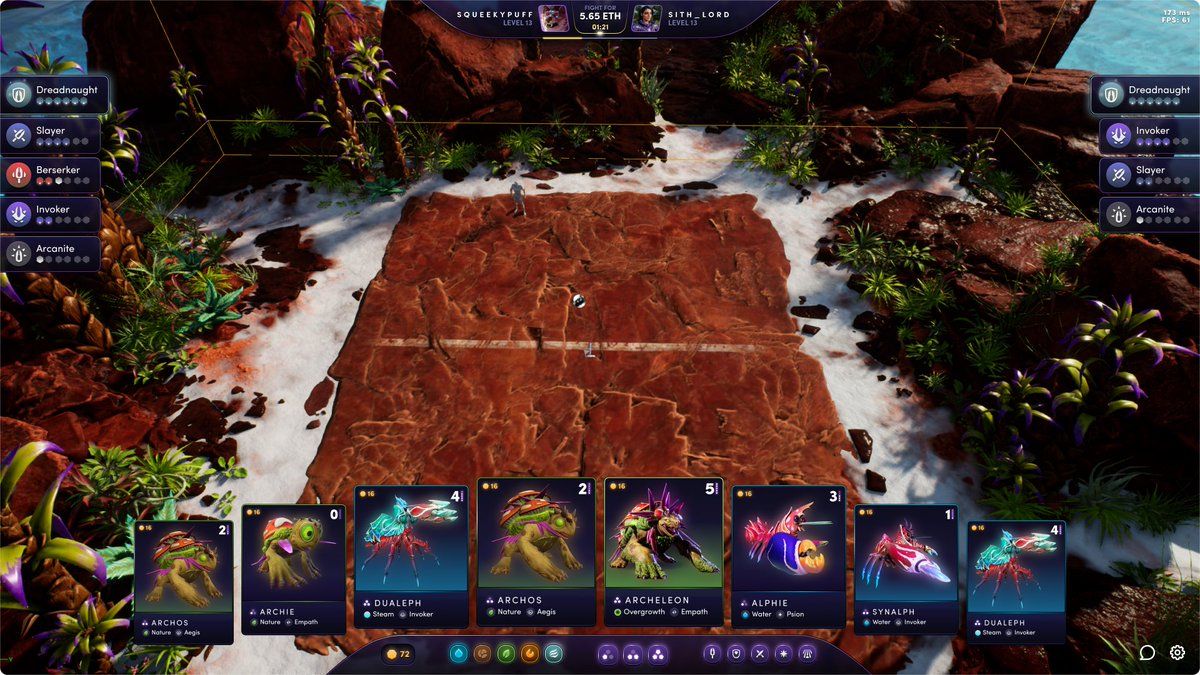Toggle the brown earth element filter

pos(482,653)
